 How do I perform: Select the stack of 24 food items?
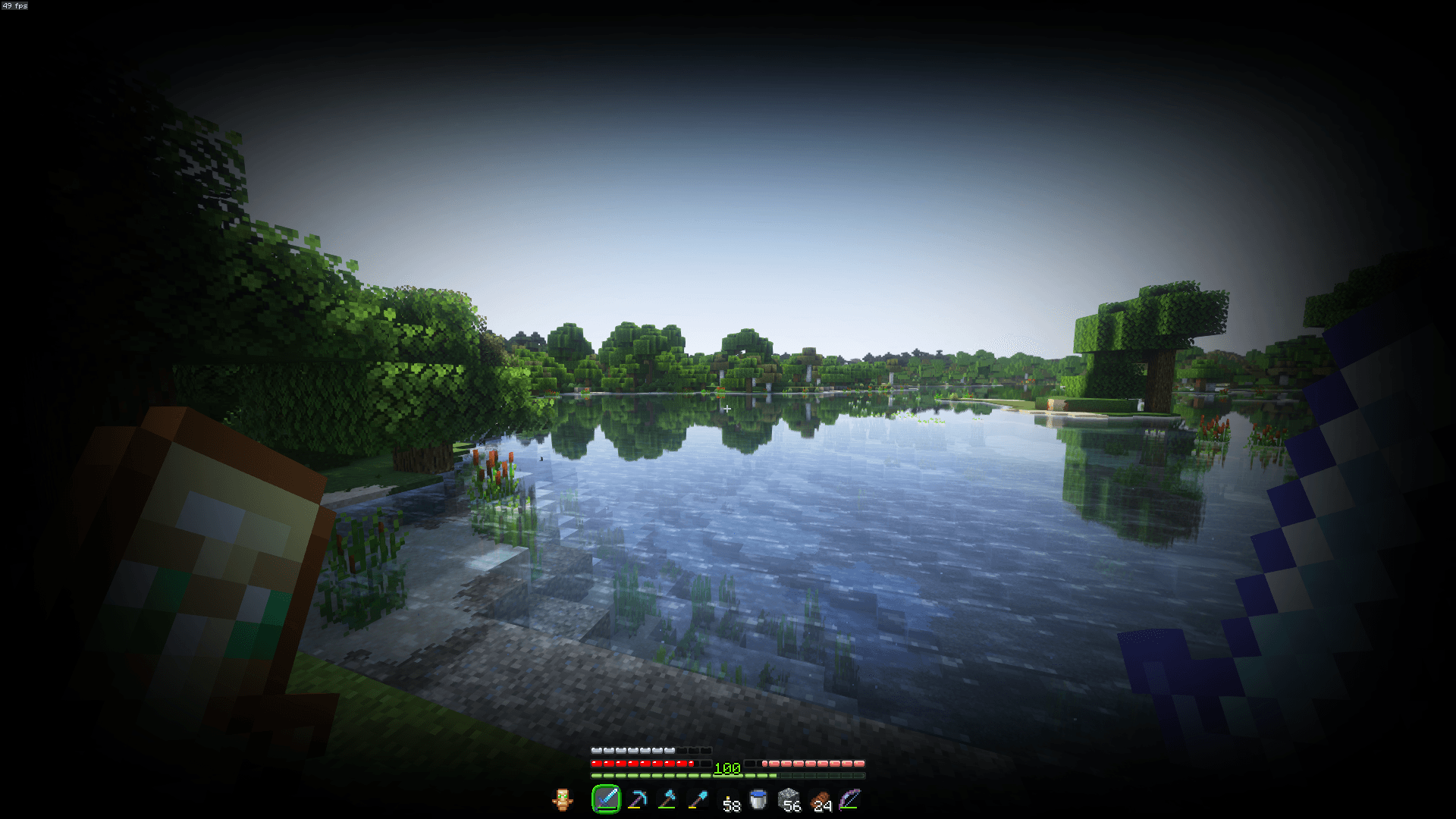tap(821, 799)
